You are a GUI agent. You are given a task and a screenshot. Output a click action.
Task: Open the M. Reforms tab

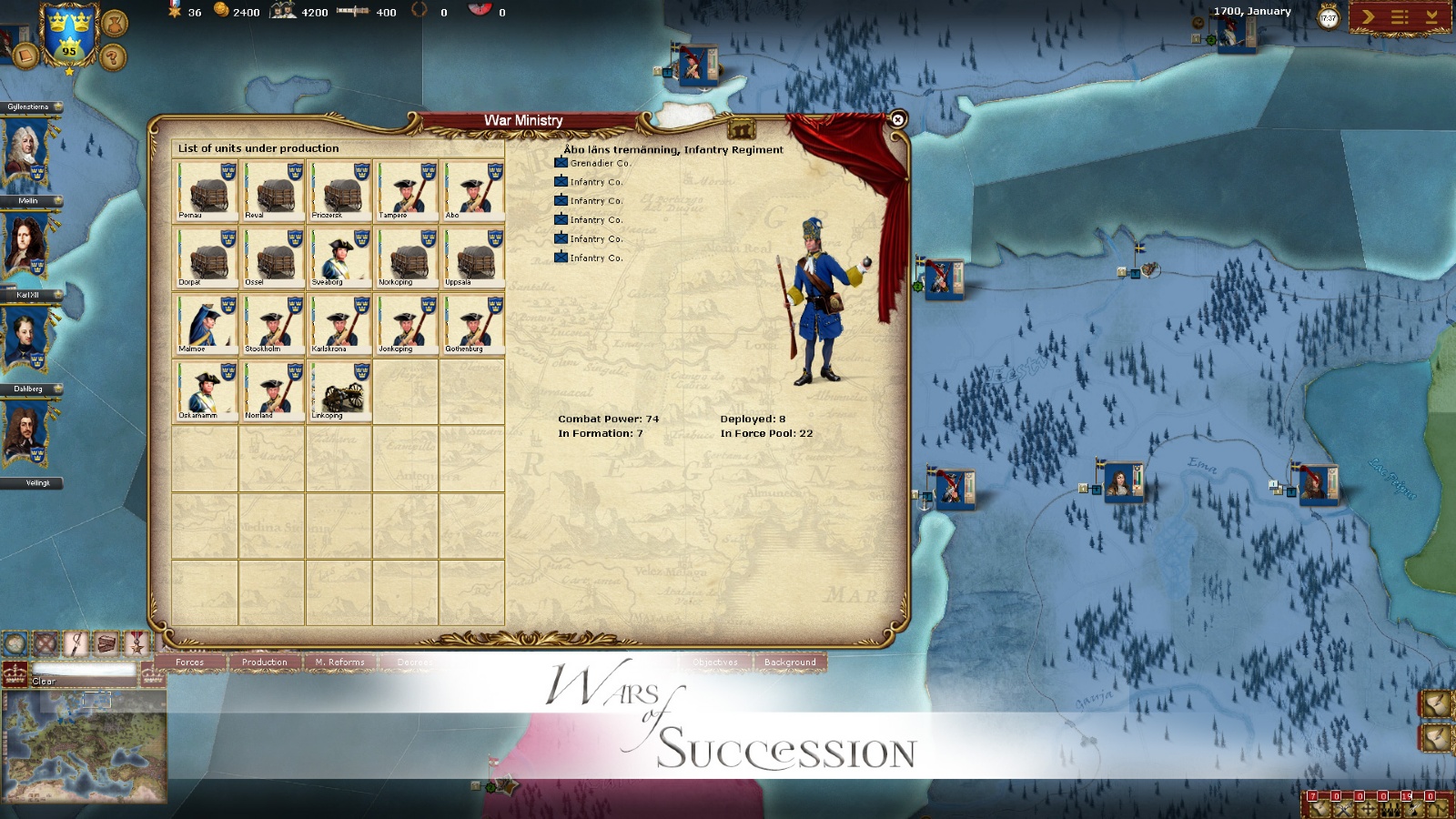339,662
